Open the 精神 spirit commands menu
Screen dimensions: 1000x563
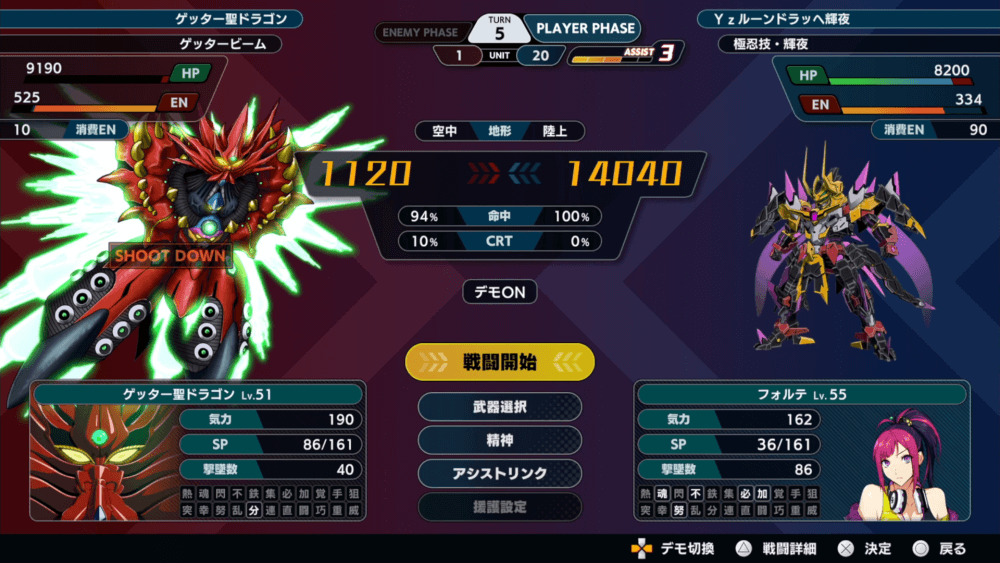tap(499, 440)
